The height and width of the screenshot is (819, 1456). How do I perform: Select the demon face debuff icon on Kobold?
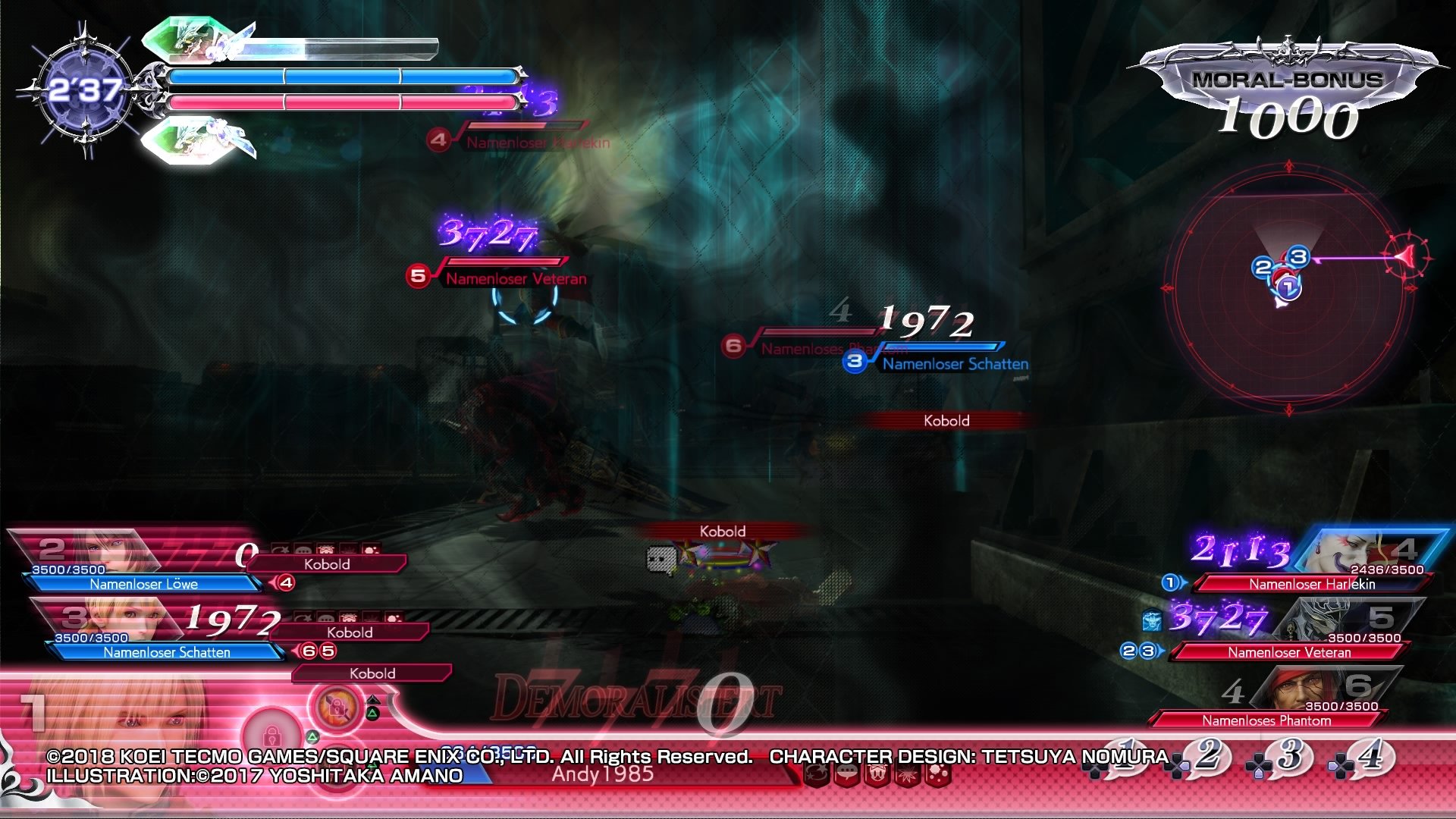[x=326, y=548]
